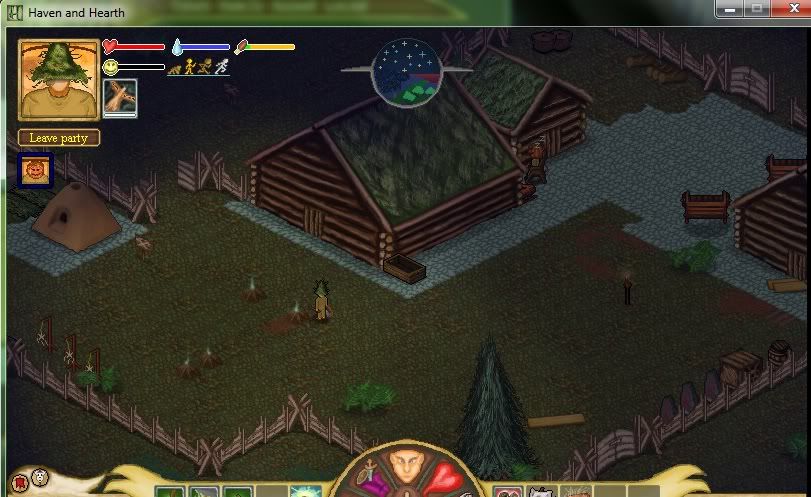Choose the sword section of the bottom wheel

click(369, 477)
